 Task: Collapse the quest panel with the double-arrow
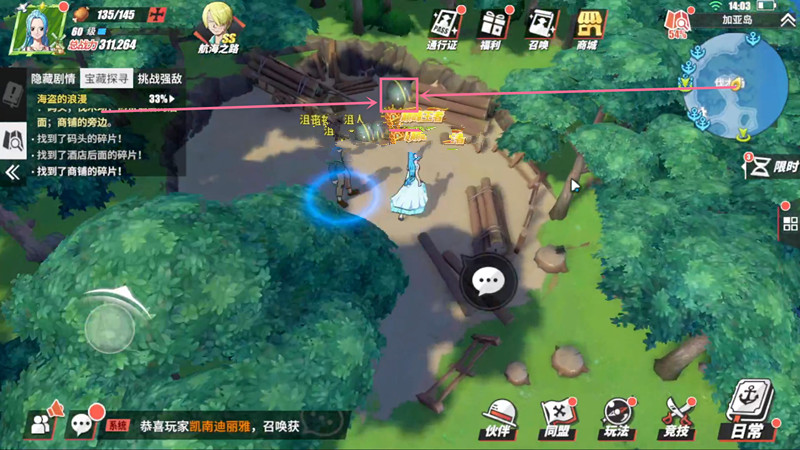point(13,173)
